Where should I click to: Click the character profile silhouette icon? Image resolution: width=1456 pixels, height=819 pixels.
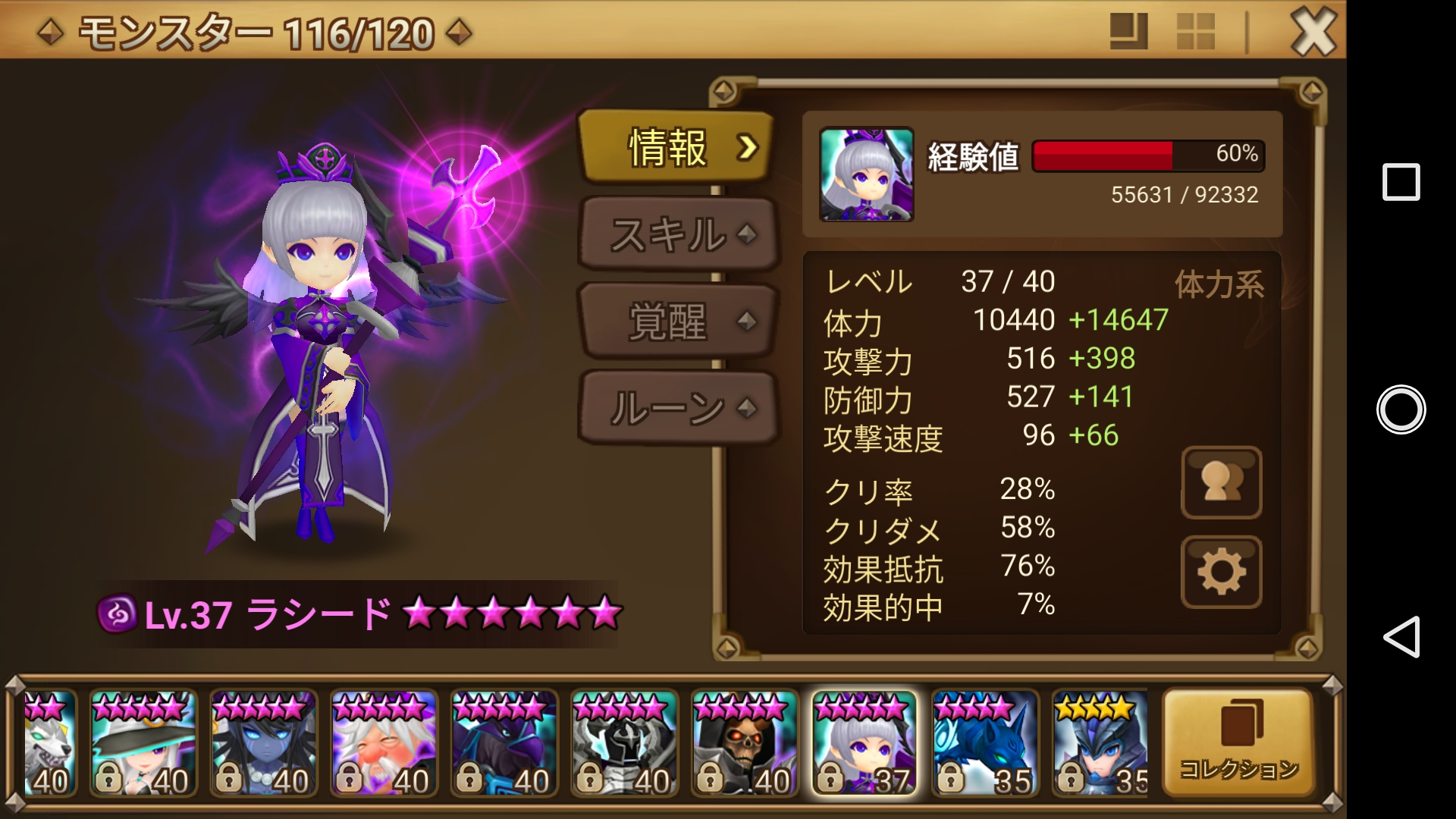tap(1220, 482)
